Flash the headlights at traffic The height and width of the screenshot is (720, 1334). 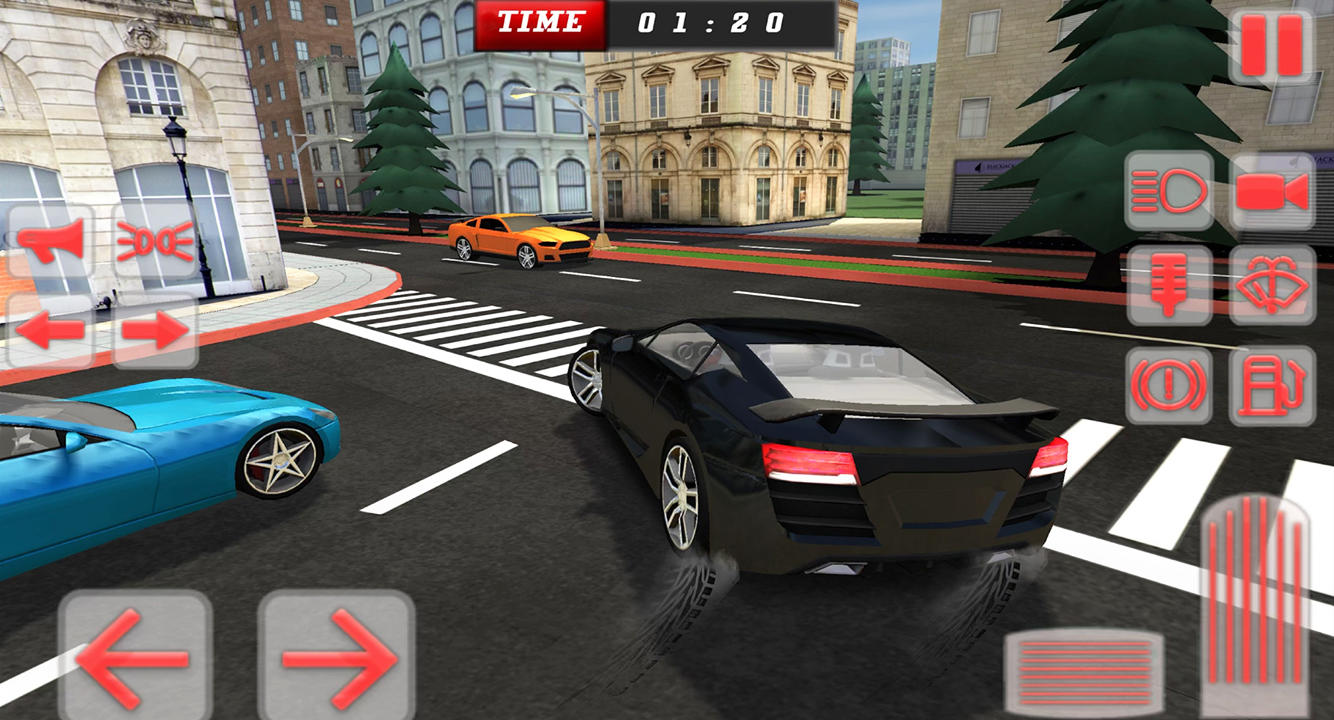(155, 240)
